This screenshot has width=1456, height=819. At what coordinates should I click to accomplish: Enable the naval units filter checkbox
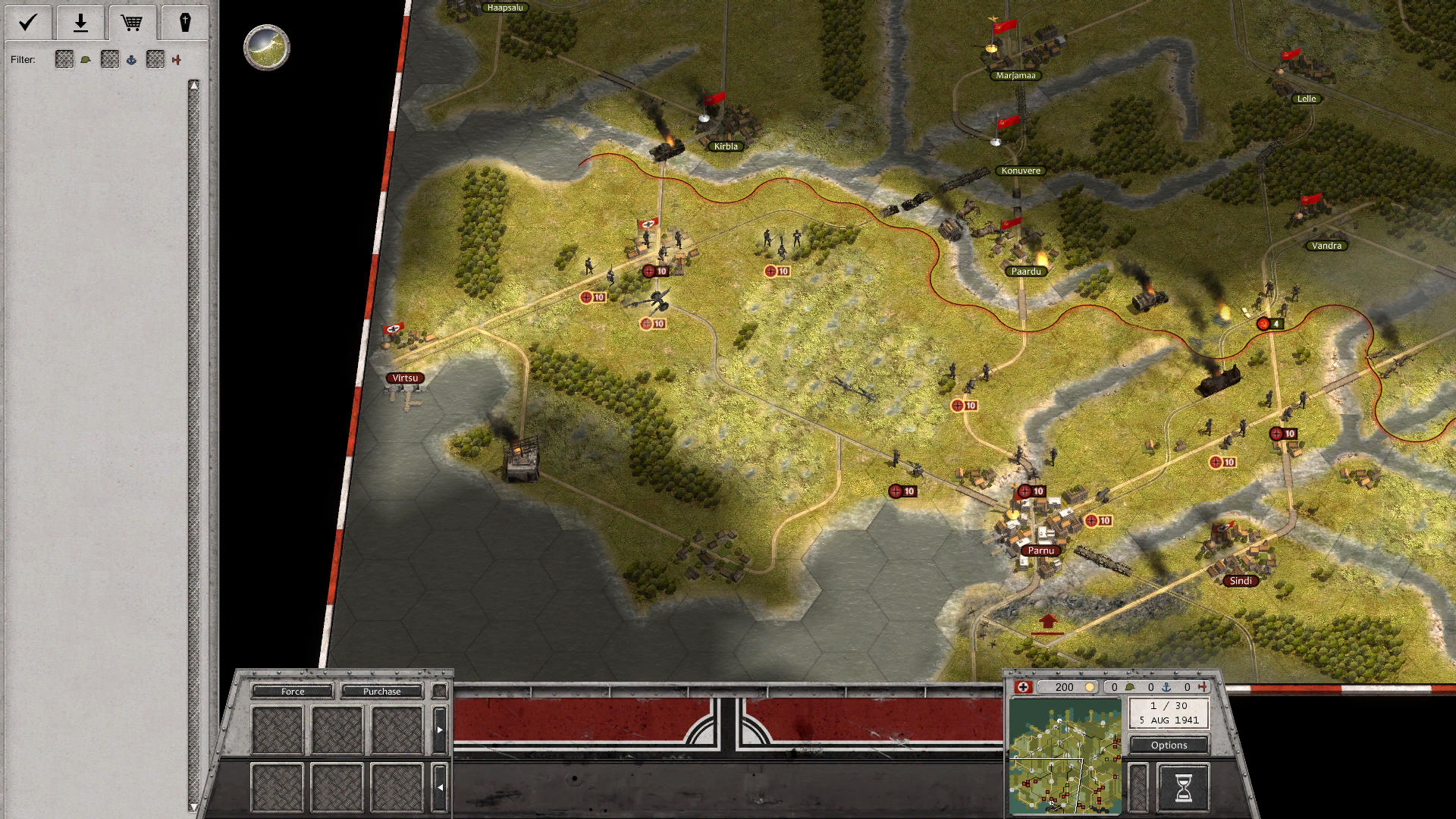pos(109,59)
